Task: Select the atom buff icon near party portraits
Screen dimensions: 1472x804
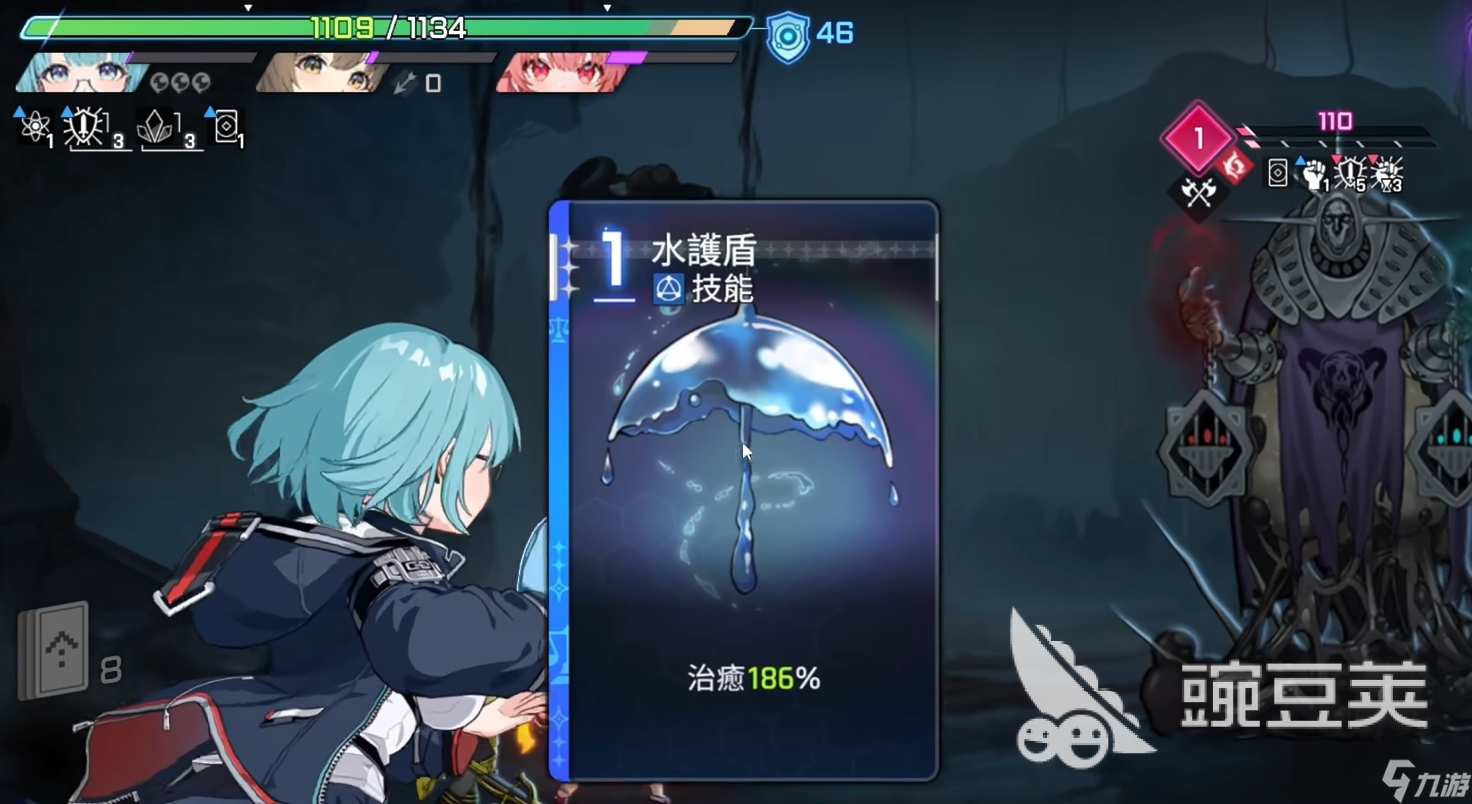Action: (x=36, y=127)
